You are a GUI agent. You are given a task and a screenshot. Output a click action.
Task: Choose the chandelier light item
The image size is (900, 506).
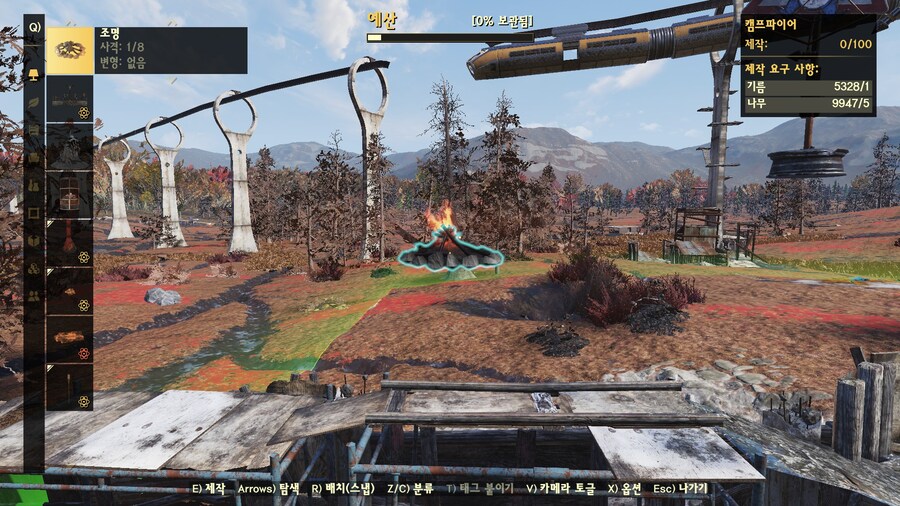[x=69, y=98]
